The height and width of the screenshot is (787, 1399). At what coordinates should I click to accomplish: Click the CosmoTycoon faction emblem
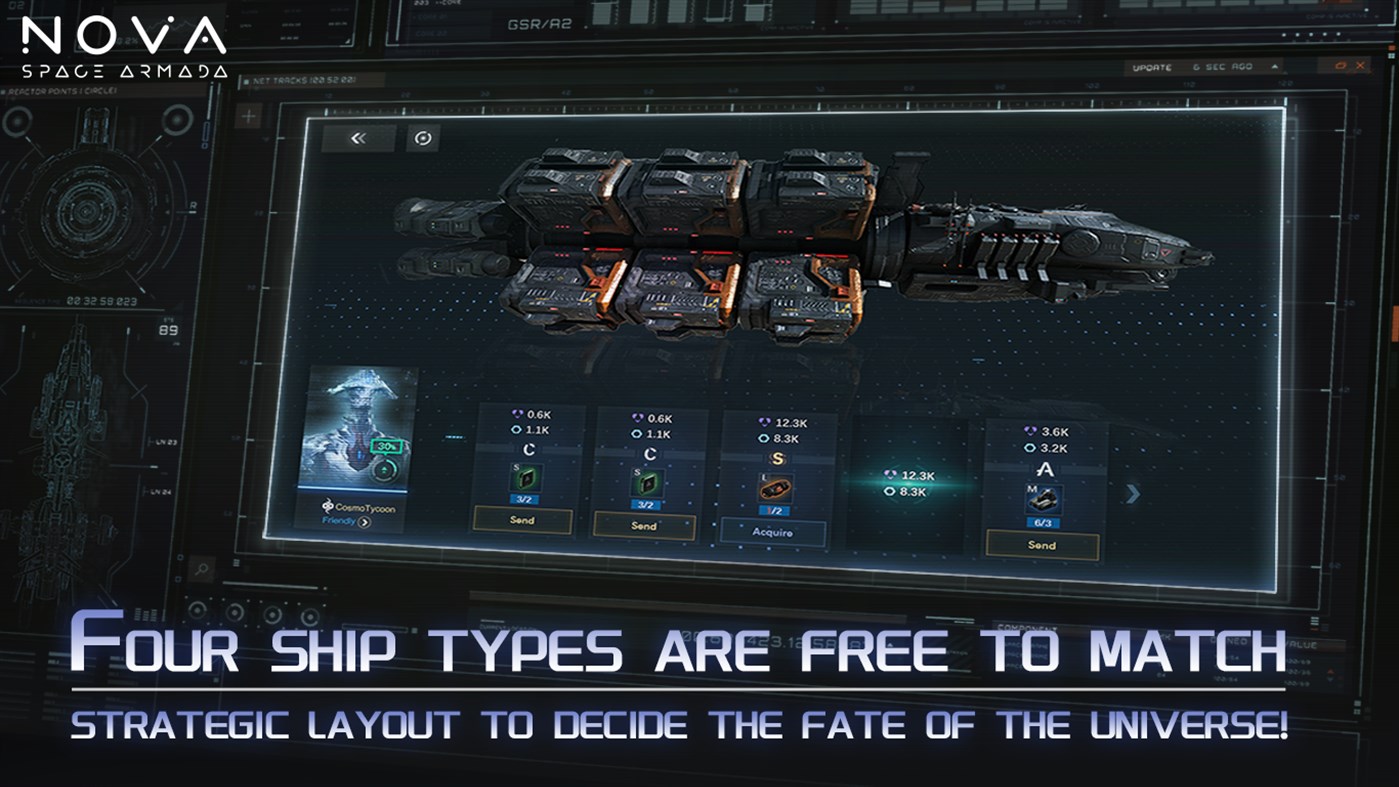(328, 505)
